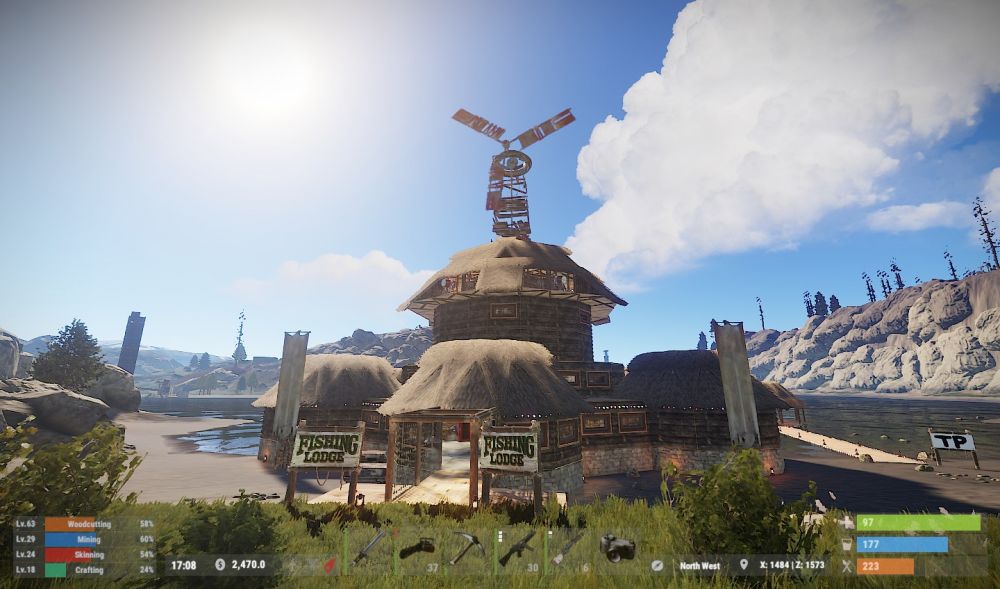Click the compass icon beside North West
1000x589 pixels.
[x=657, y=566]
